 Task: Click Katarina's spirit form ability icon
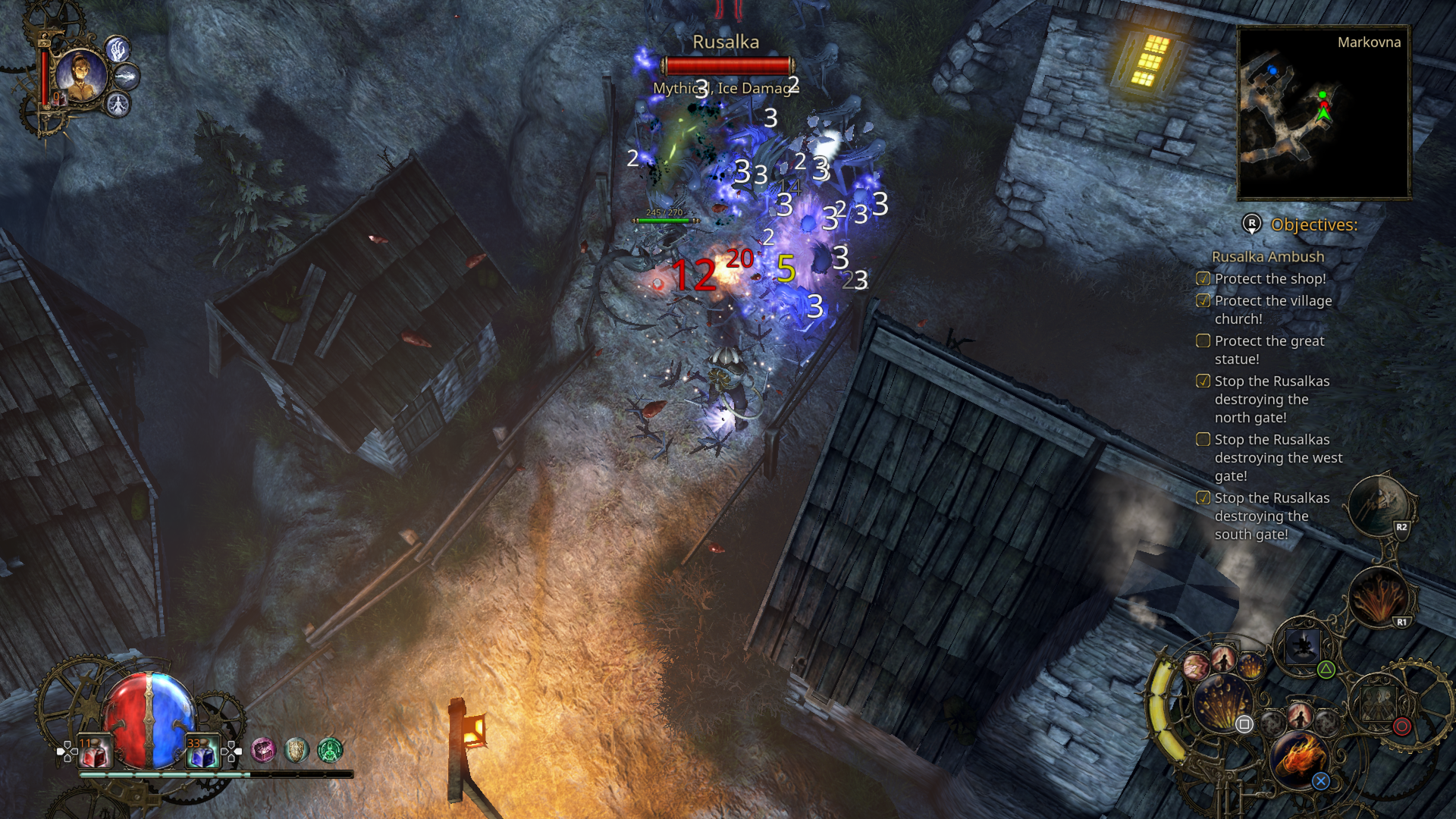[118, 105]
